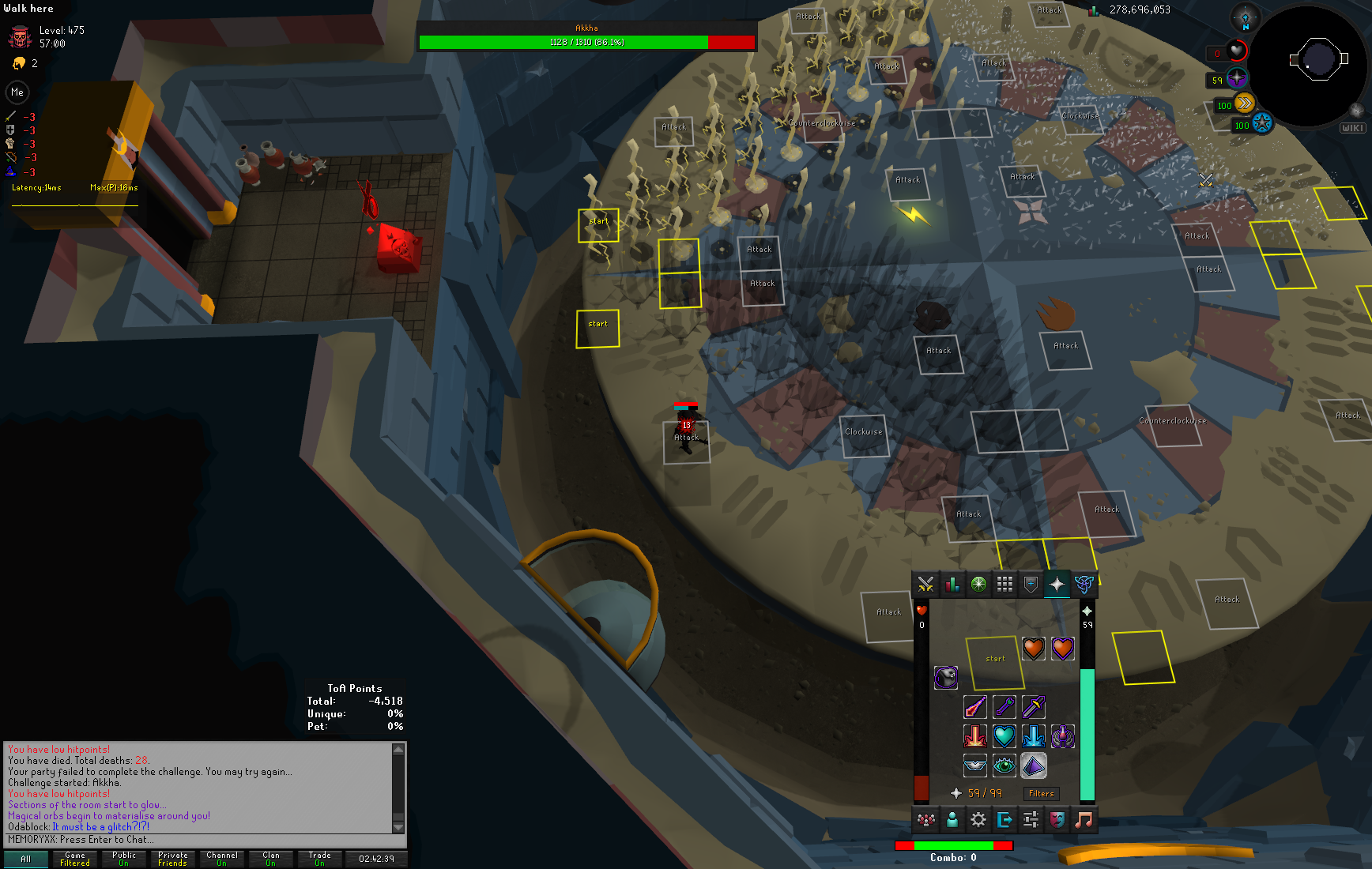The width and height of the screenshot is (1372, 869).
Task: Switch to the Spellbook tab
Action: (x=1084, y=585)
